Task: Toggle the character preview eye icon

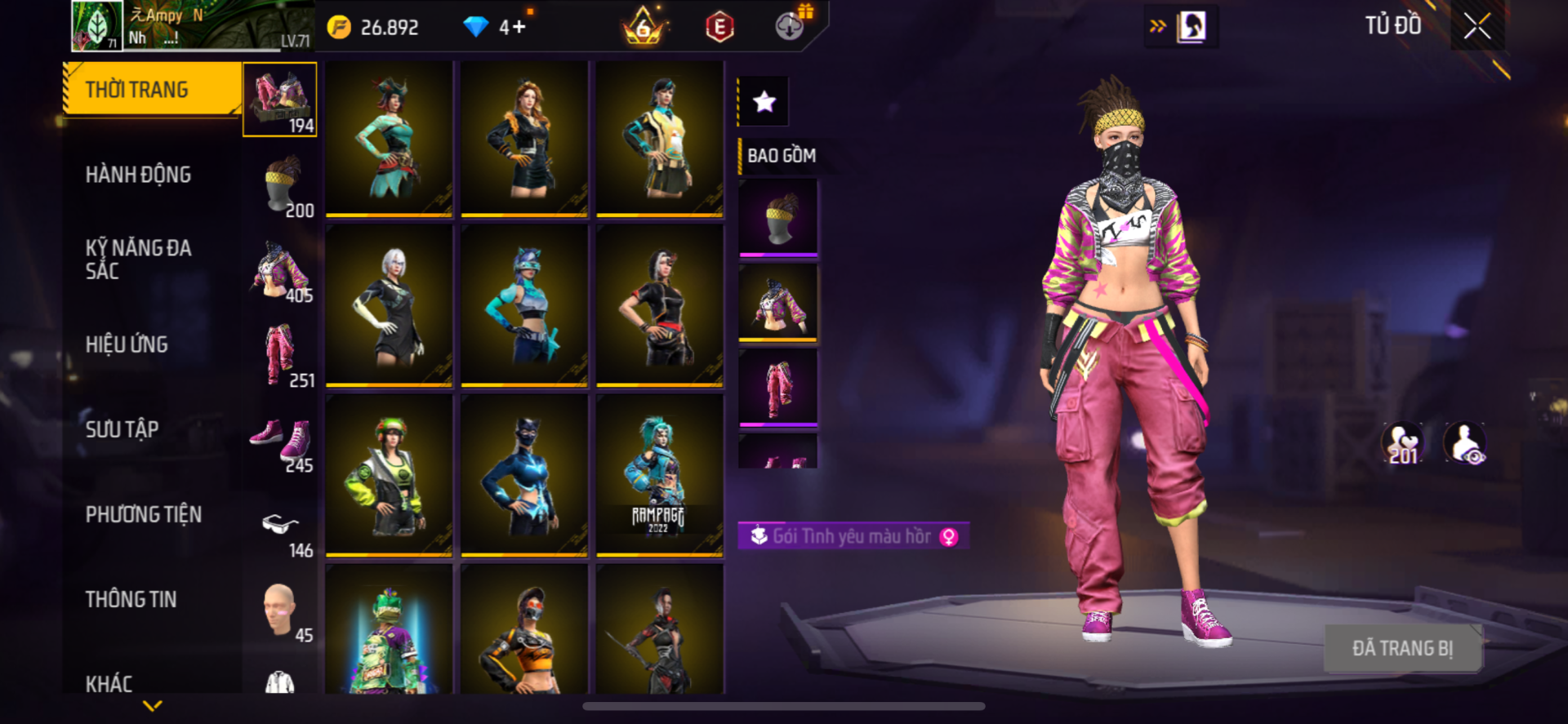Action: point(1465,443)
